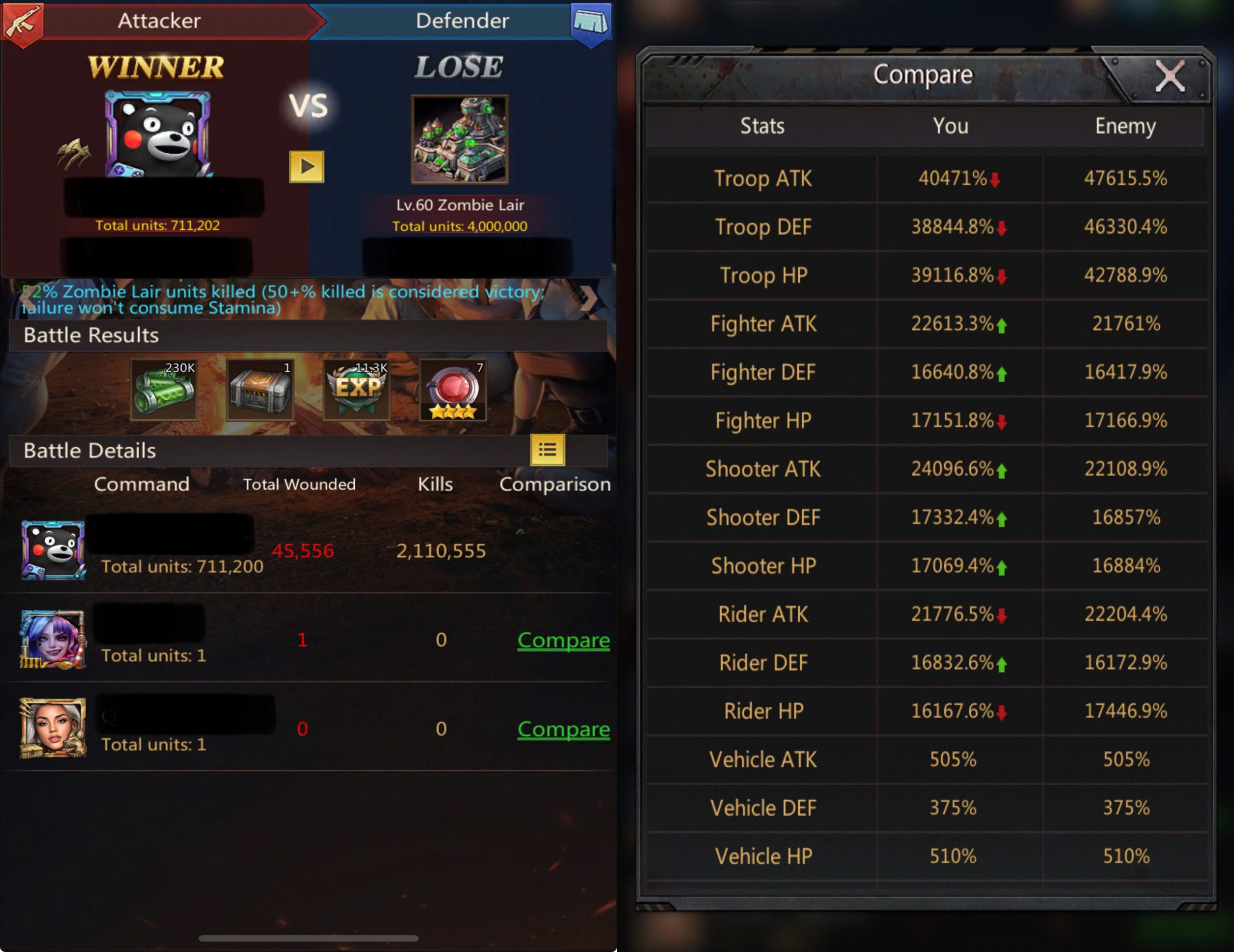This screenshot has height=952, width=1234.
Task: Tap the purple-haired commander portrait
Action: point(53,640)
